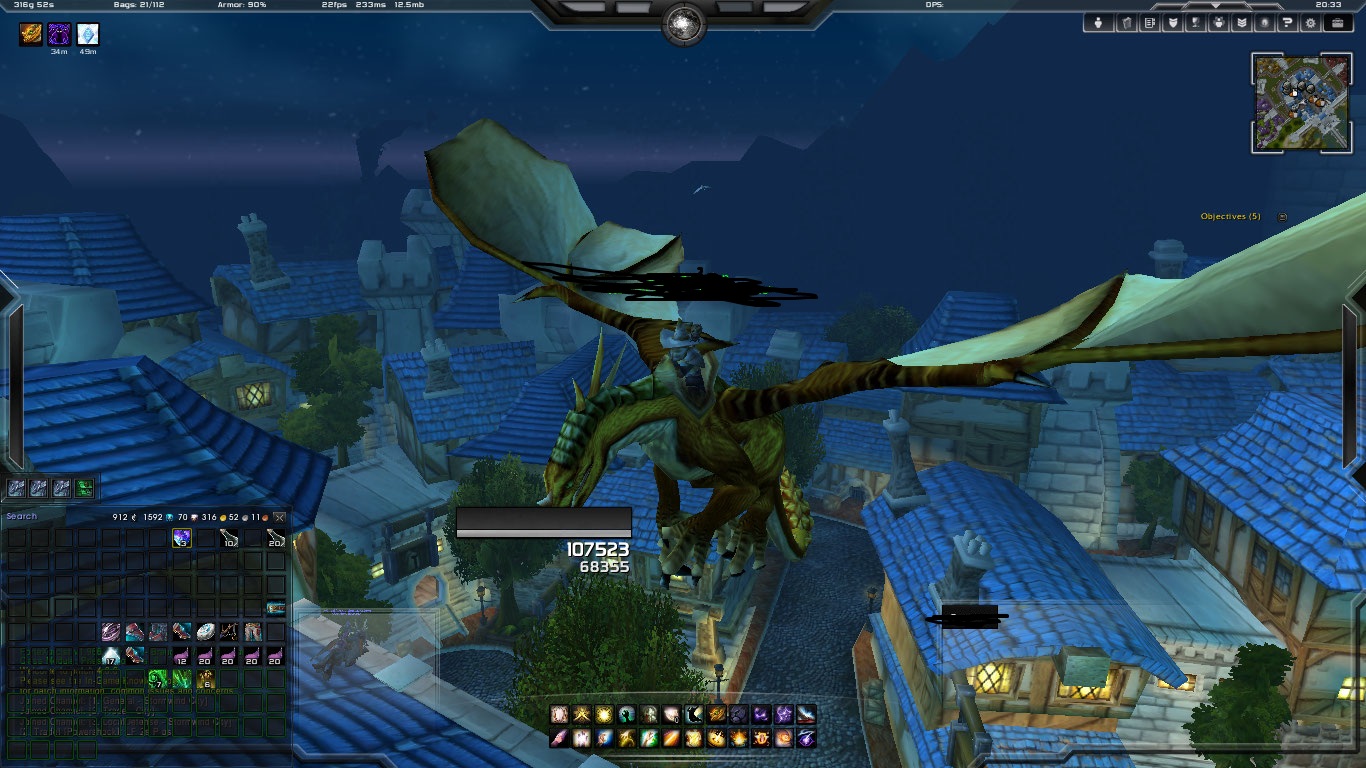Cast the golden sunburst spell icon
Image resolution: width=1366 pixels, height=768 pixels.
605,714
